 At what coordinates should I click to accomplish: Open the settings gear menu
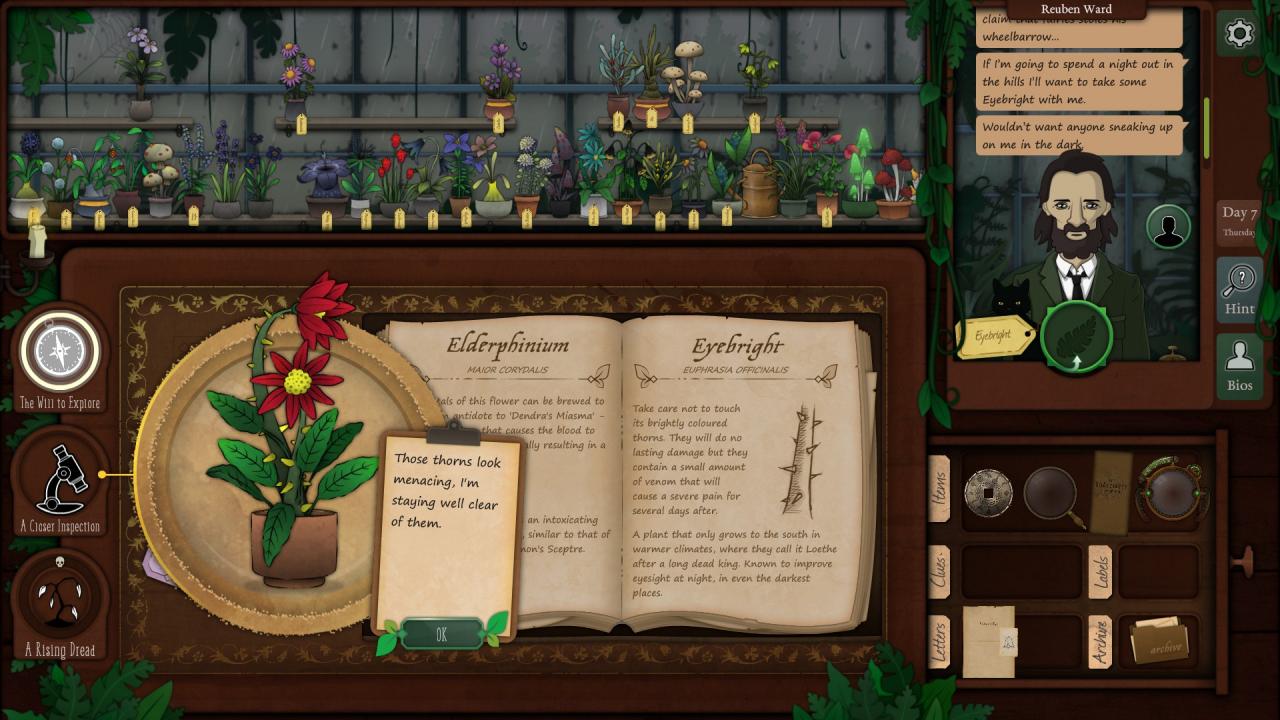1239,34
